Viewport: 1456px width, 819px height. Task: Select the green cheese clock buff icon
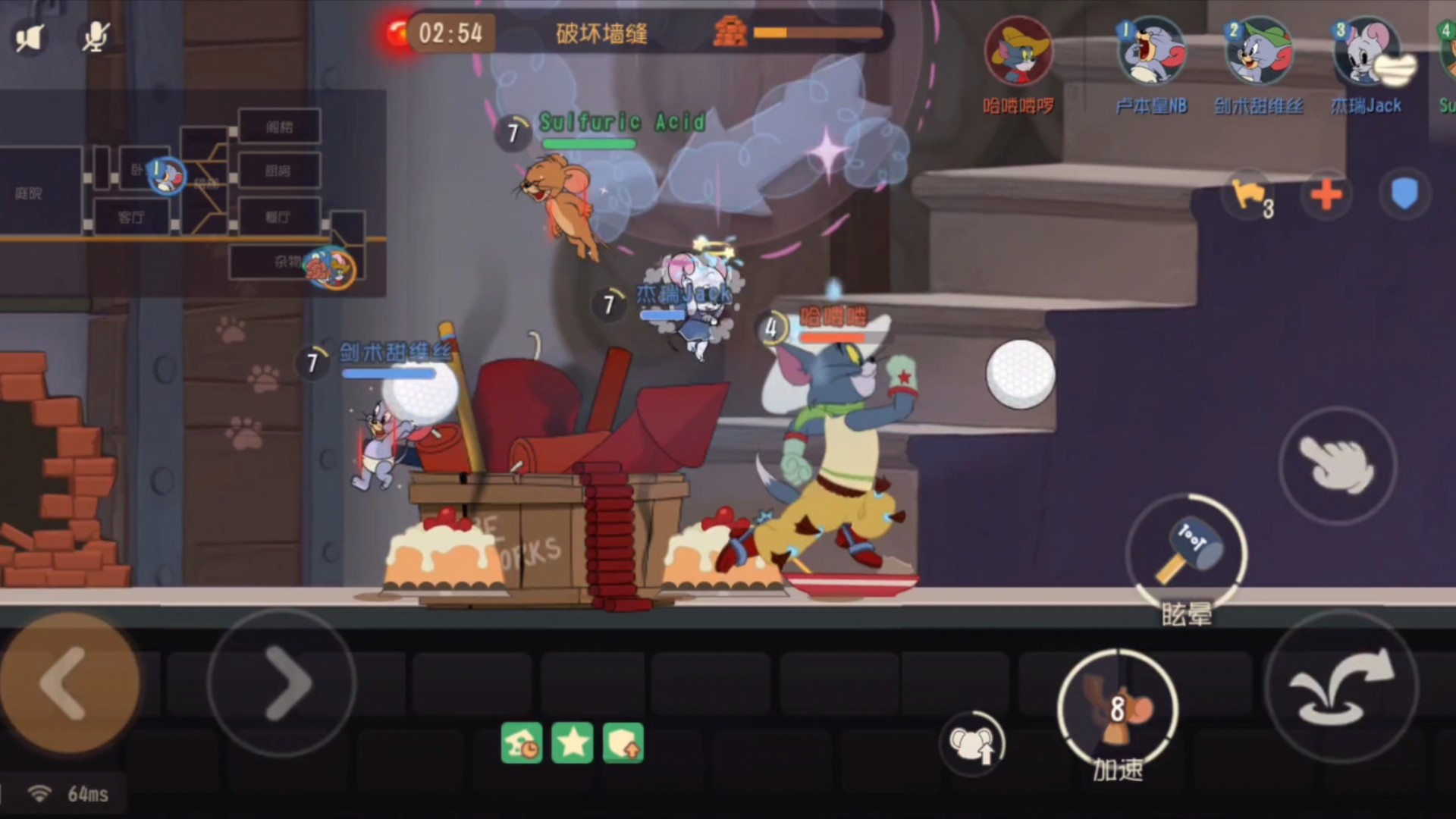click(522, 742)
